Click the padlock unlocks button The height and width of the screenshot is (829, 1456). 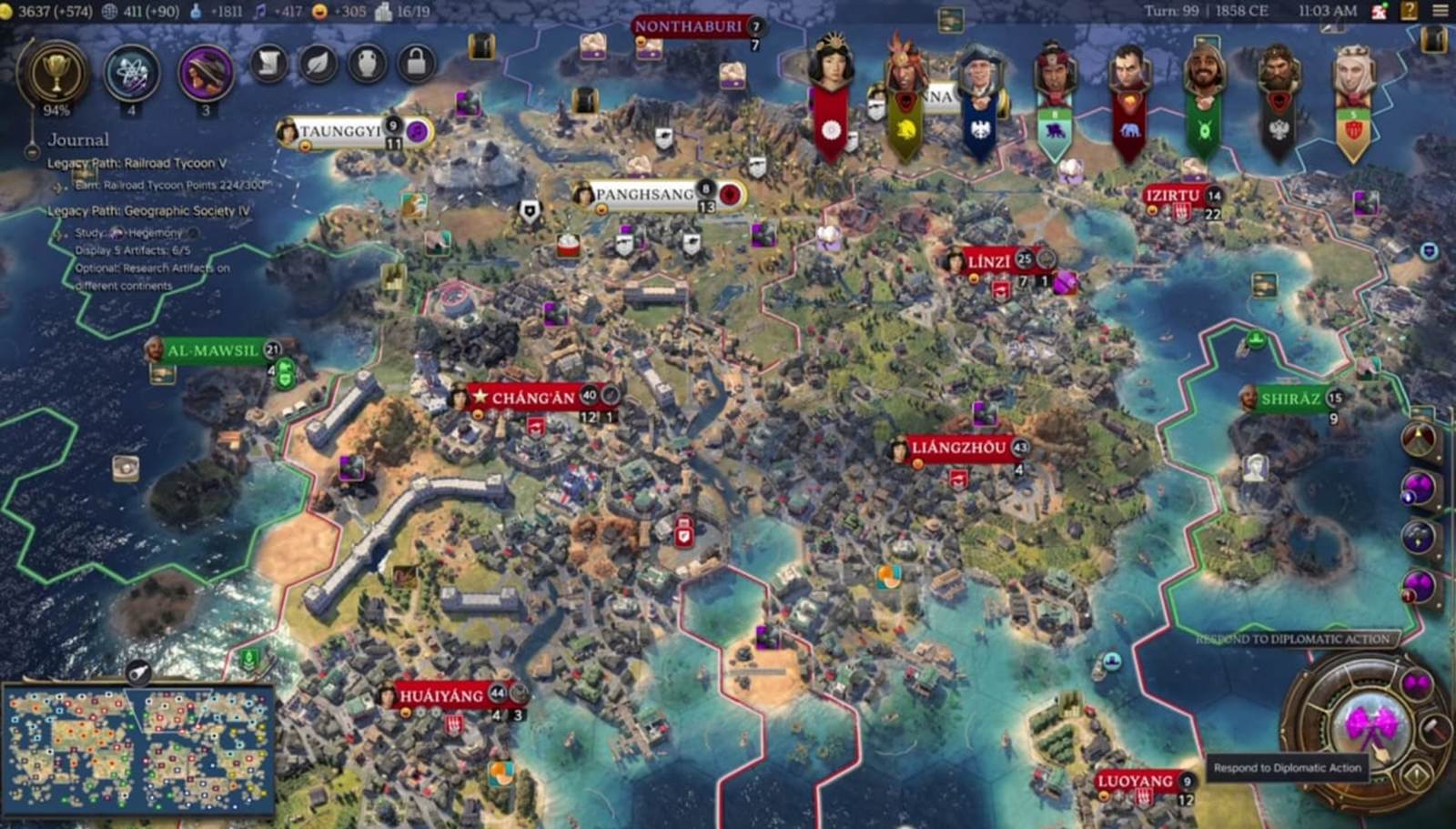pyautogui.click(x=416, y=63)
